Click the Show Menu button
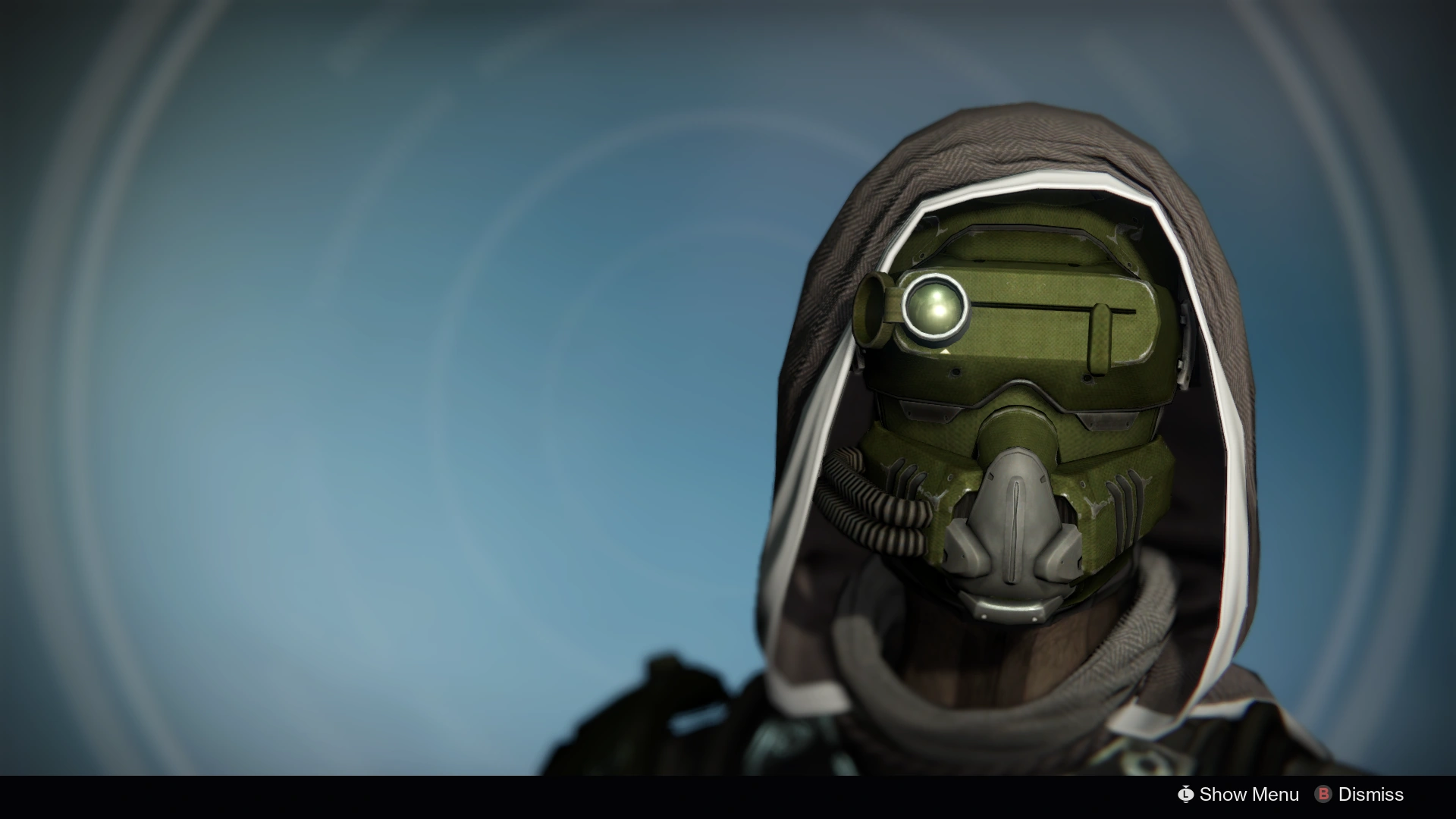Viewport: 1456px width, 819px height. pyautogui.click(x=1250, y=795)
